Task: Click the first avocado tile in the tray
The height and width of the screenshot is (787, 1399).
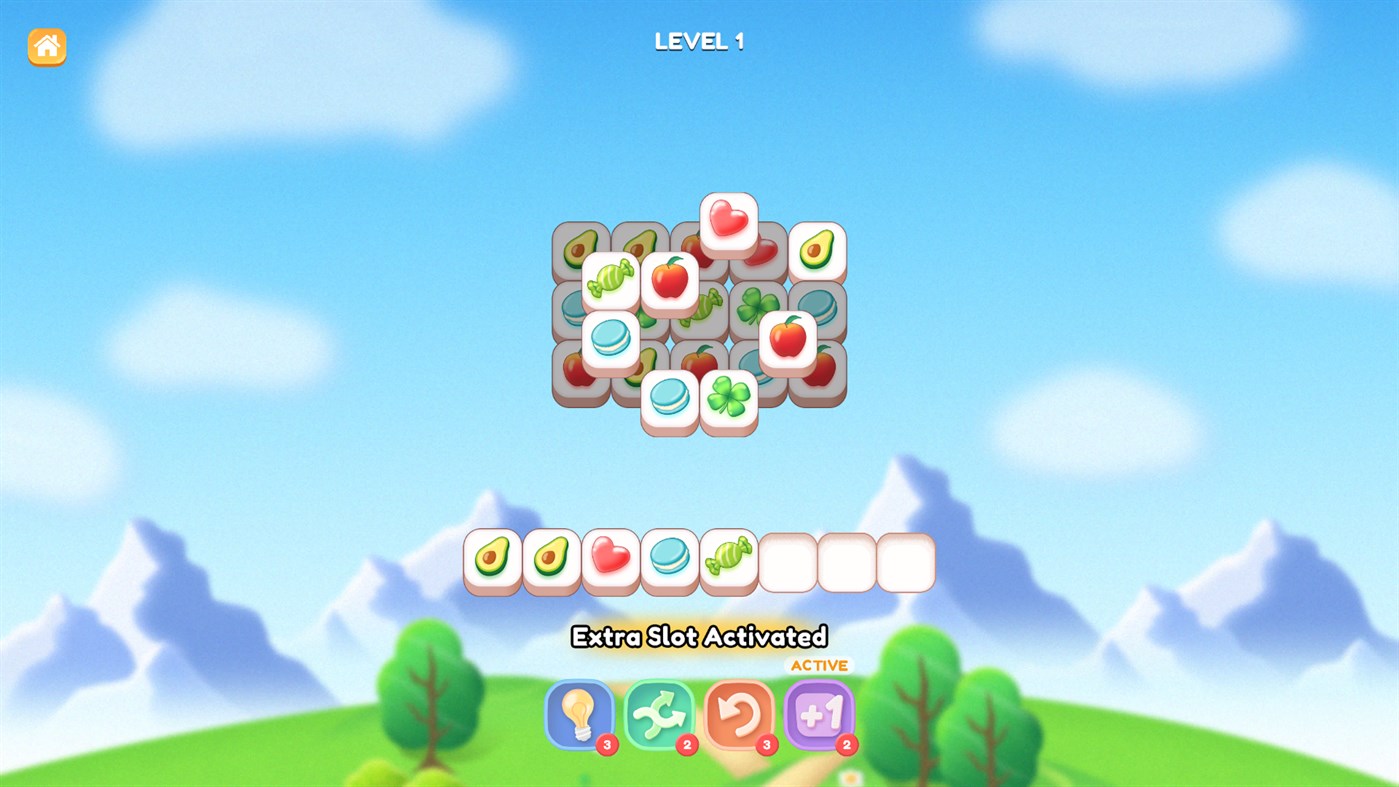Action: pos(493,558)
